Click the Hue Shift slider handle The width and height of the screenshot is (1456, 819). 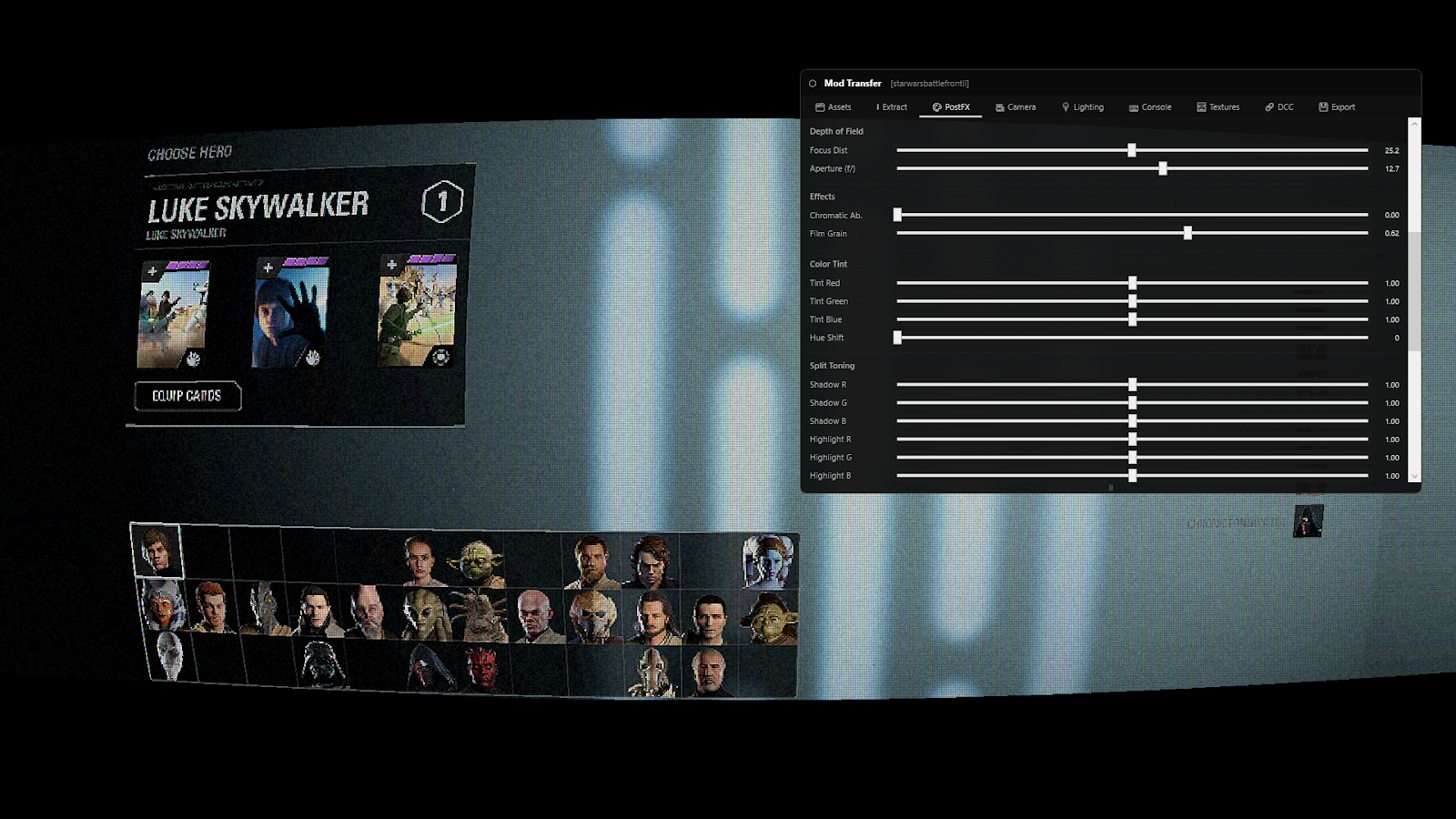coord(898,338)
